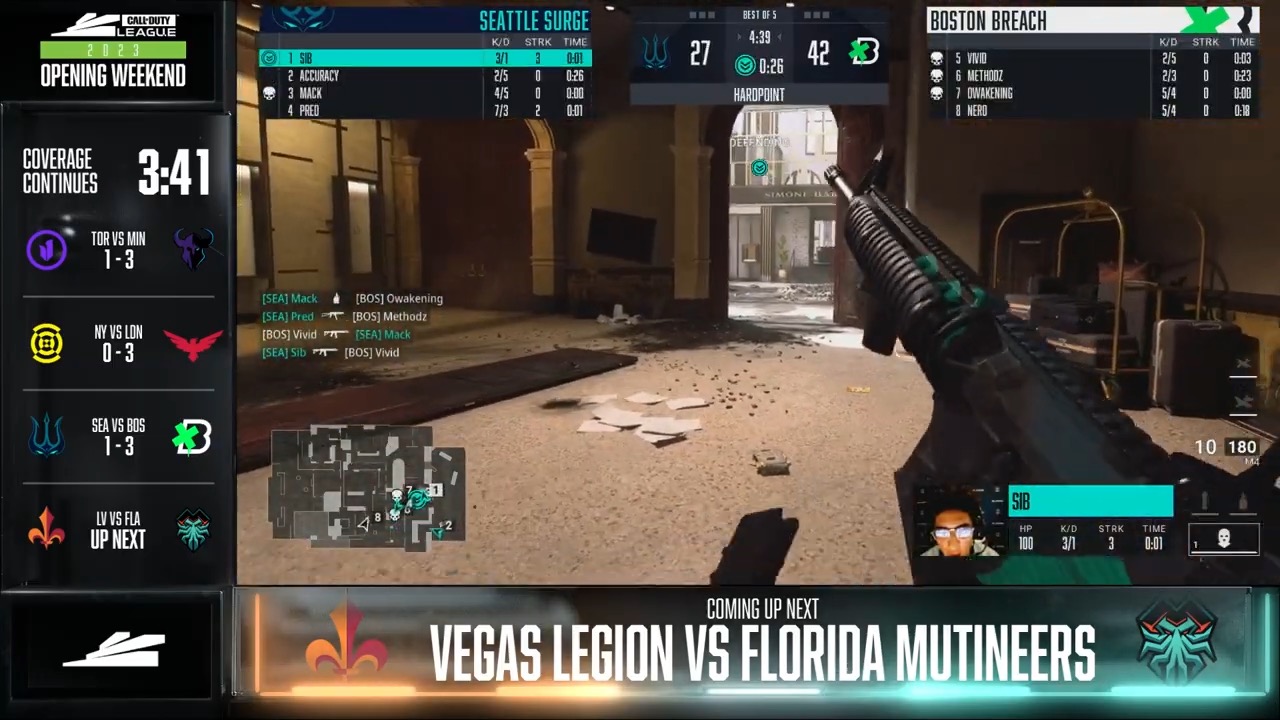The height and width of the screenshot is (720, 1280).
Task: Open the SEA vs BOS match result
Action: [x=118, y=436]
